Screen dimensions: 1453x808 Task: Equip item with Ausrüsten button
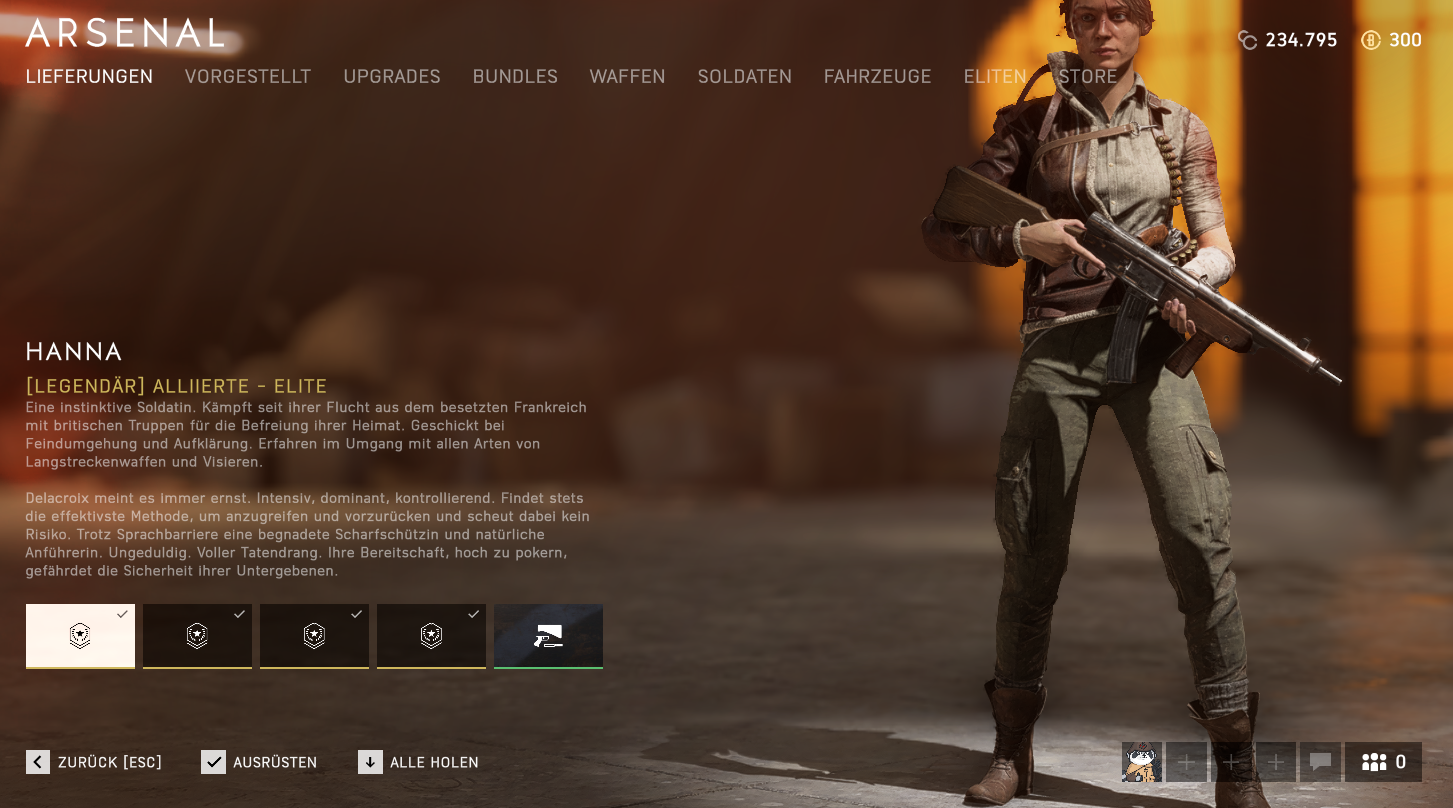pyautogui.click(x=259, y=762)
